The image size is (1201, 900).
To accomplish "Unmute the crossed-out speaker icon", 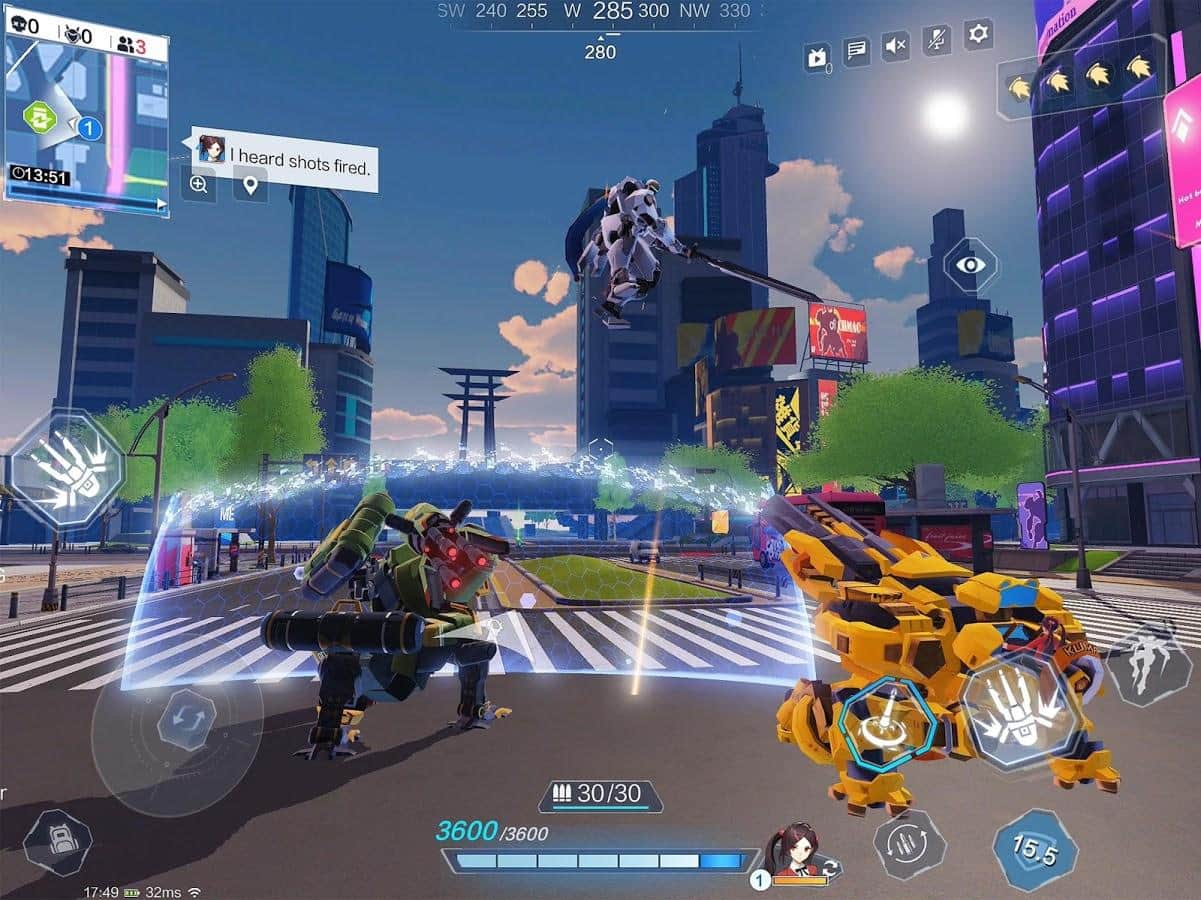I will [x=896, y=45].
